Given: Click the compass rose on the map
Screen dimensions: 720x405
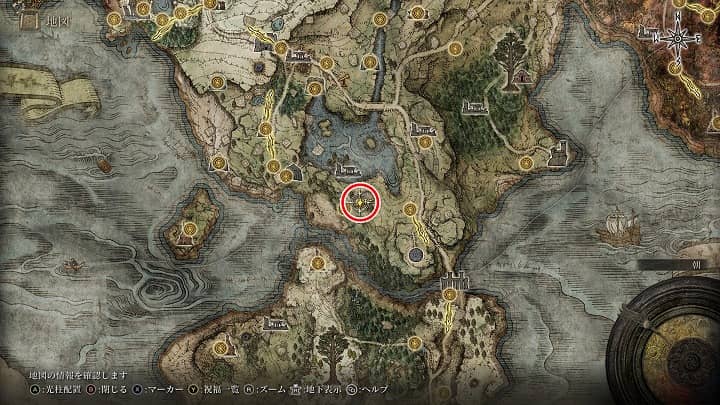Looking at the screenshot, I should pyautogui.click(x=679, y=38).
